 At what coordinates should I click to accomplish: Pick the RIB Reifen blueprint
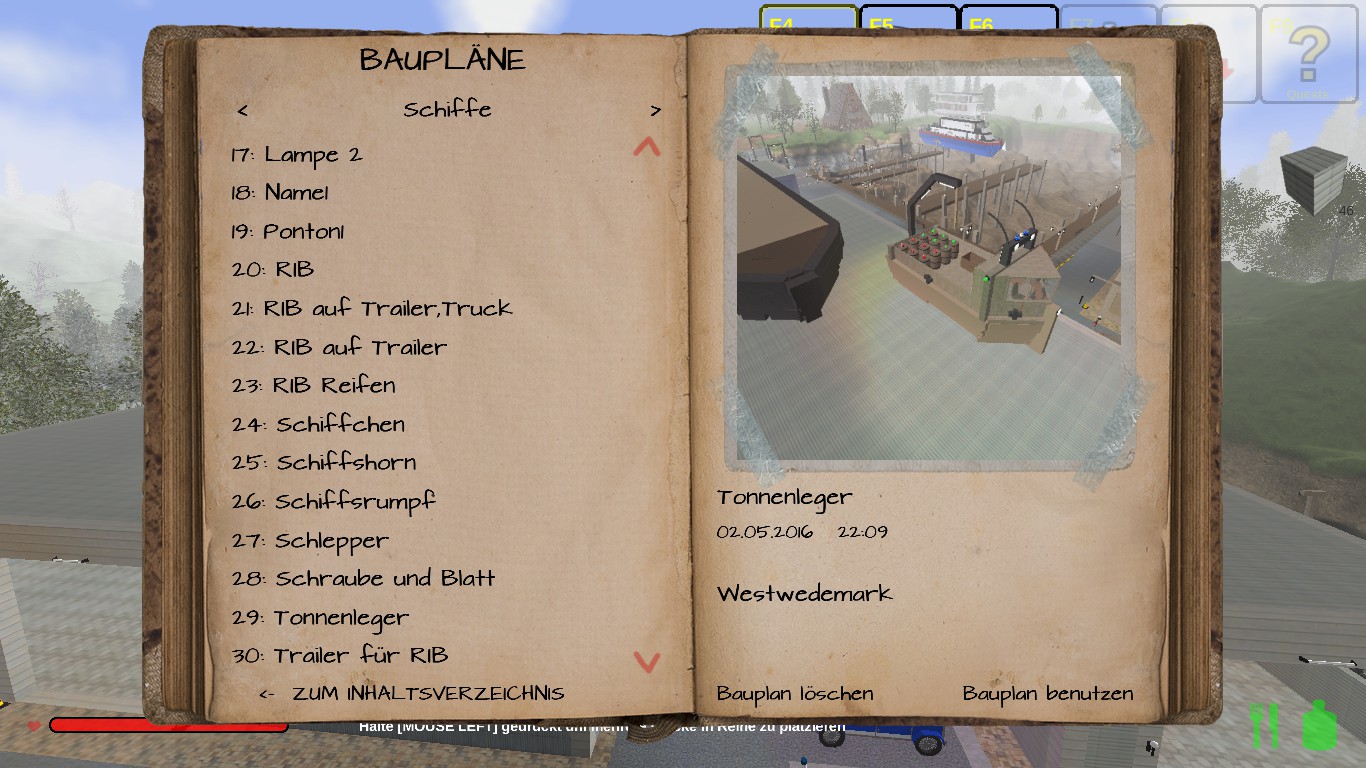(x=314, y=386)
